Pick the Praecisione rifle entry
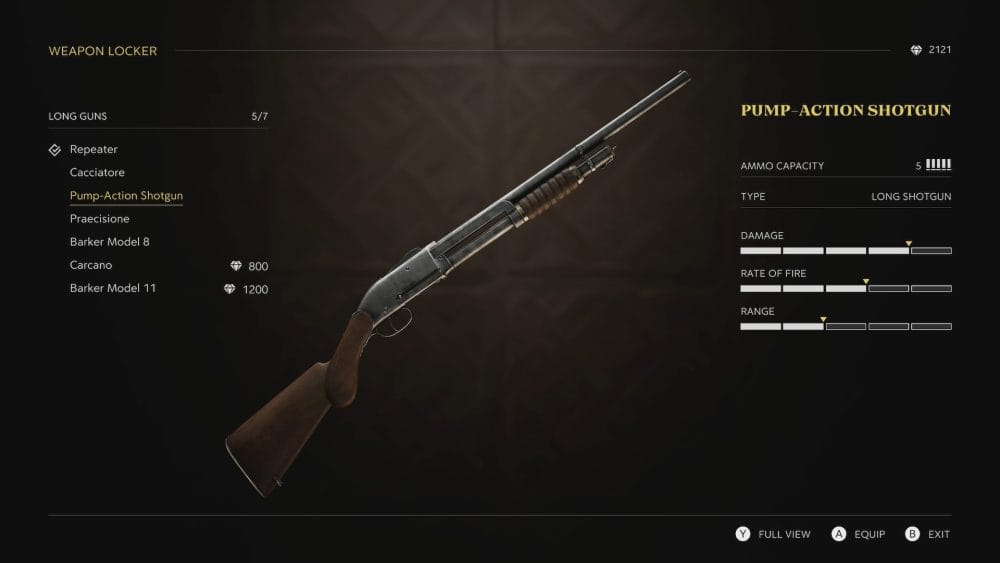The image size is (1000, 563). [100, 219]
